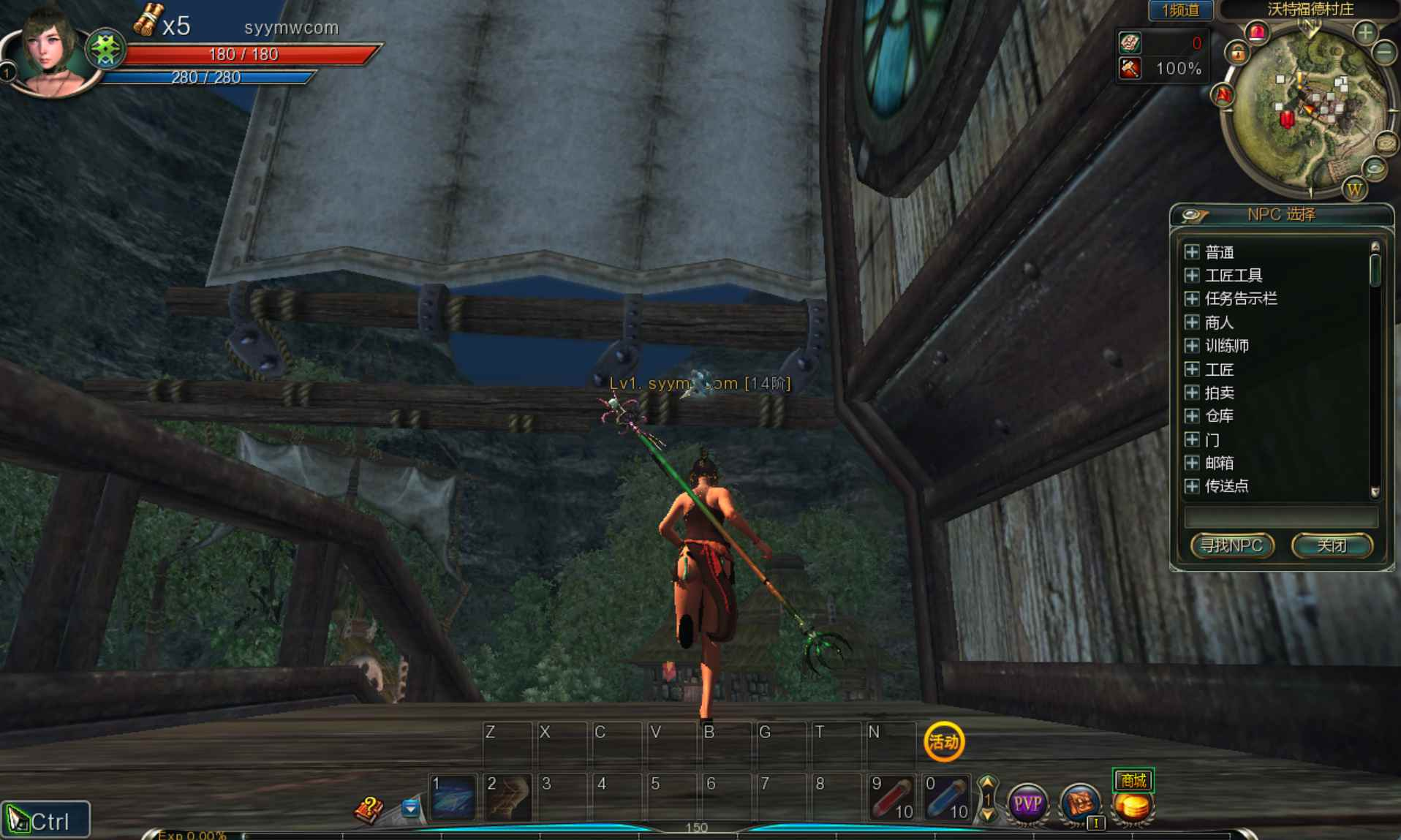The height and width of the screenshot is (840, 1401).
Task: Open the help question-mark book icon
Action: tap(369, 808)
